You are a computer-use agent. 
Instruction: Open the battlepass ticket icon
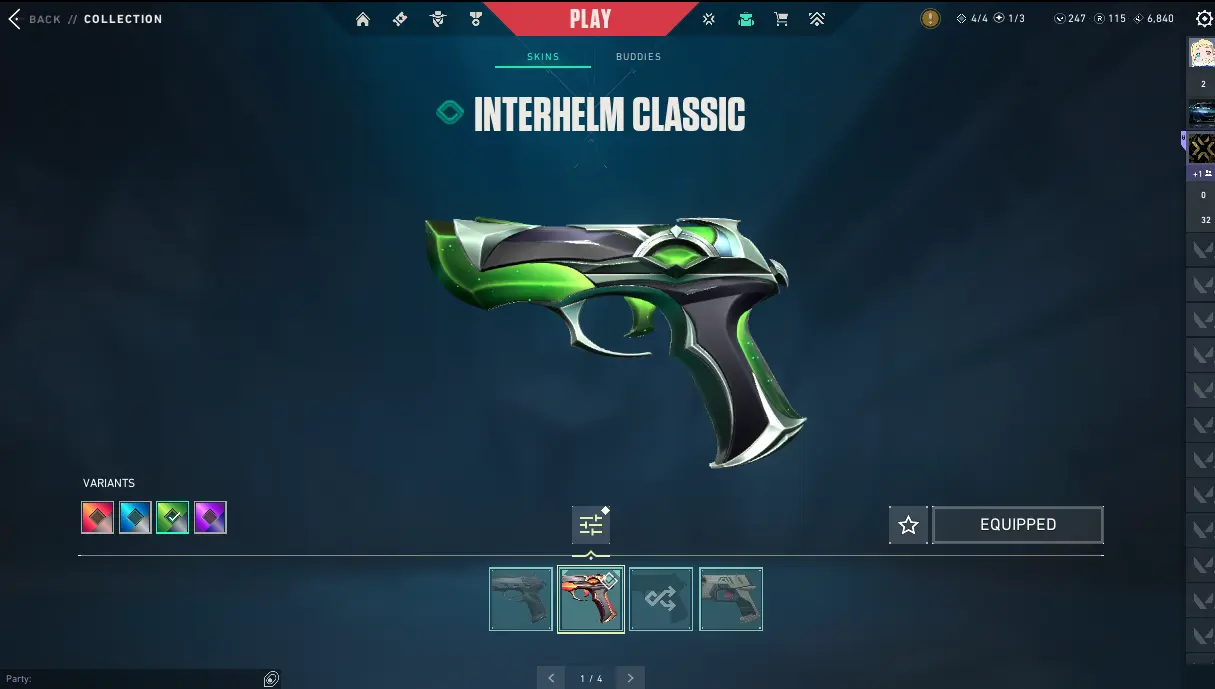(400, 19)
